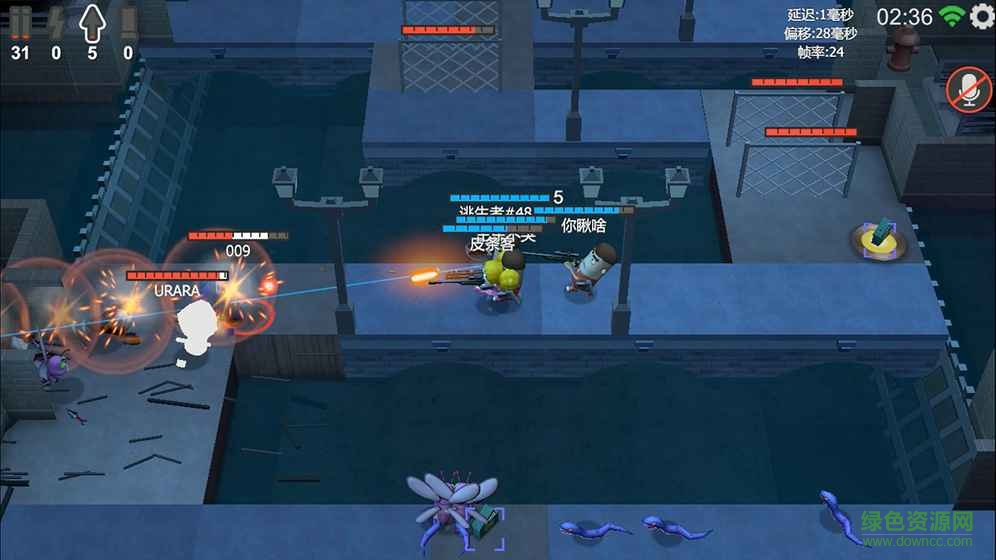Open the settings gear menu
The height and width of the screenshot is (560, 996).
[982, 17]
